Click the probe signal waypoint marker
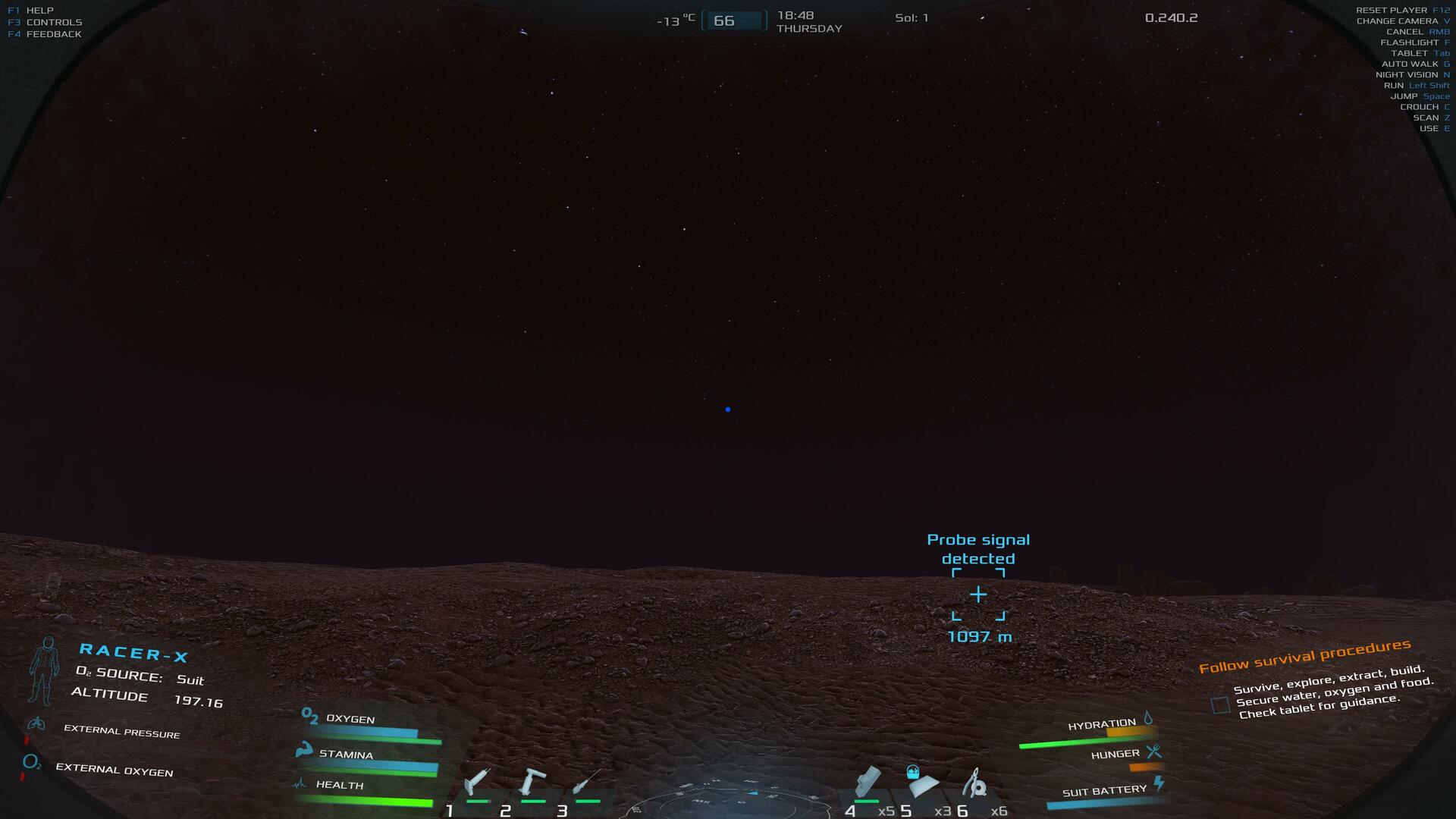1456x819 pixels. pyautogui.click(x=978, y=595)
